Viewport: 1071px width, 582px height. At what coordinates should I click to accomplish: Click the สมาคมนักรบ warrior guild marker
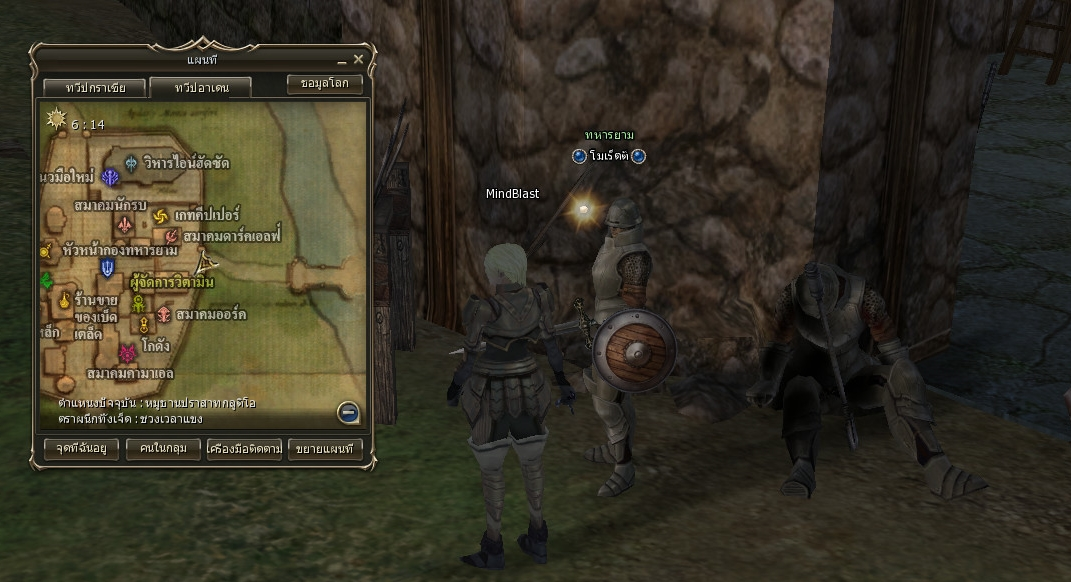(125, 224)
